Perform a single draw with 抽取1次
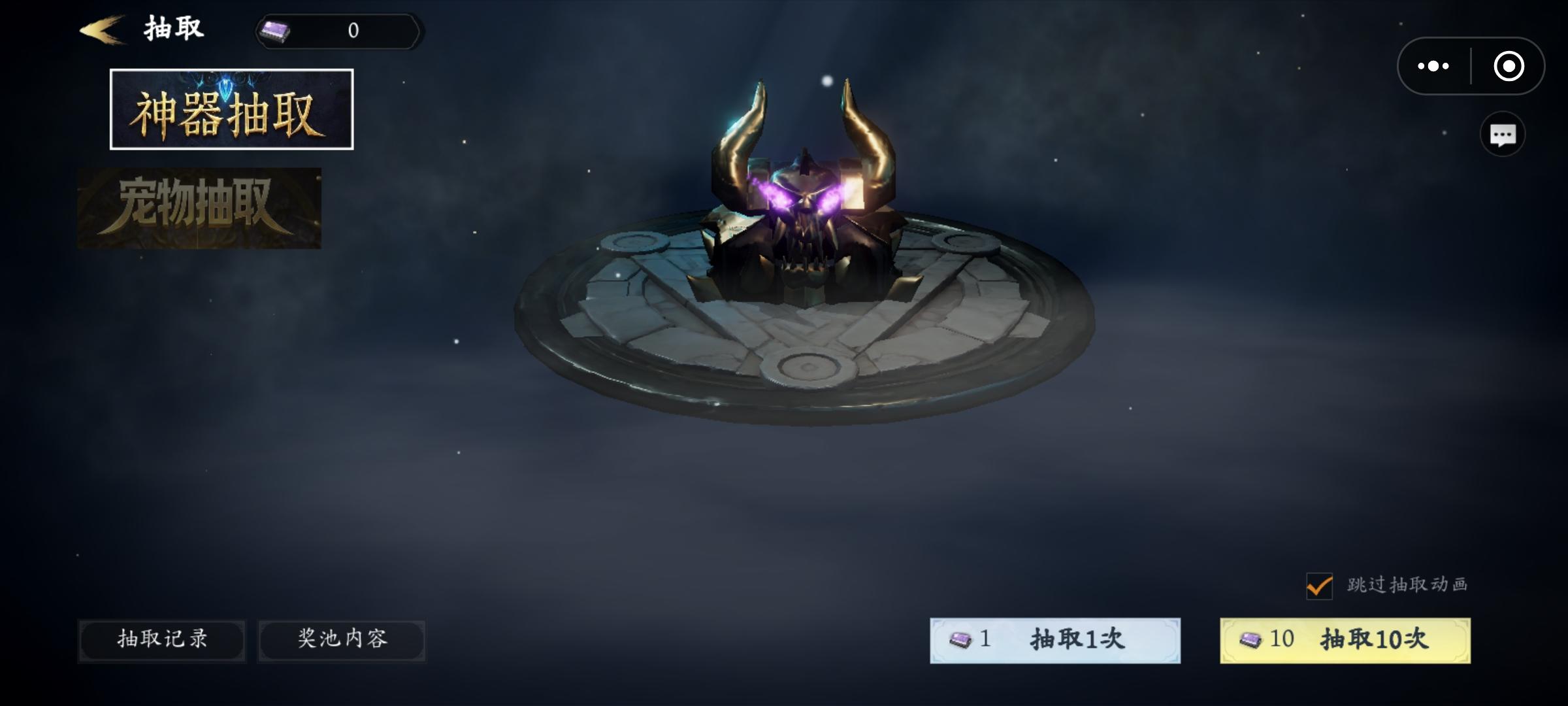Image resolution: width=1568 pixels, height=706 pixels. click(x=1055, y=641)
